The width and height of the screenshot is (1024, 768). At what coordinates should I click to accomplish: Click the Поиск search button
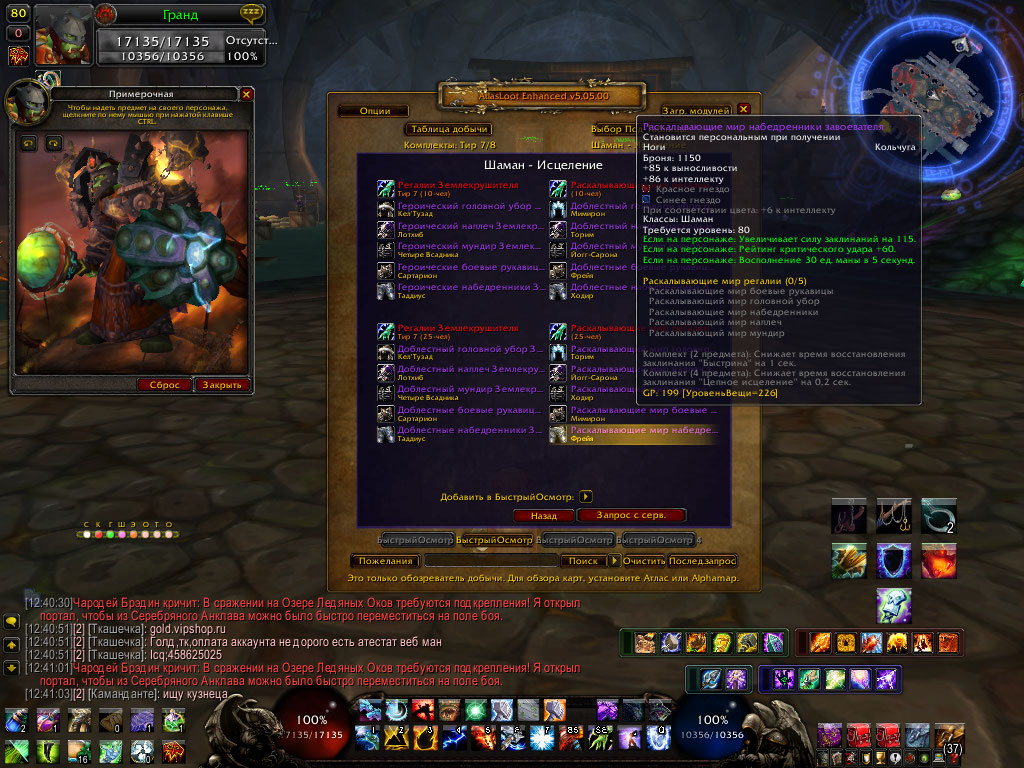pos(582,561)
